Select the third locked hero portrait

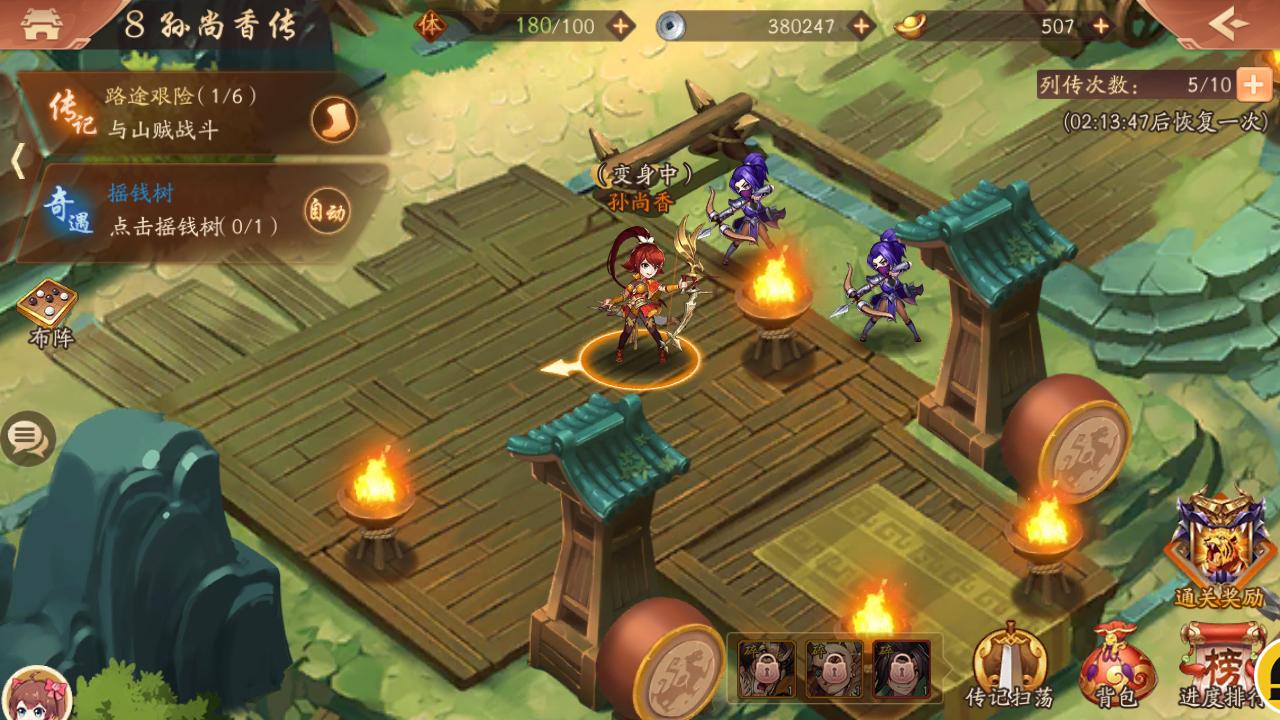901,668
